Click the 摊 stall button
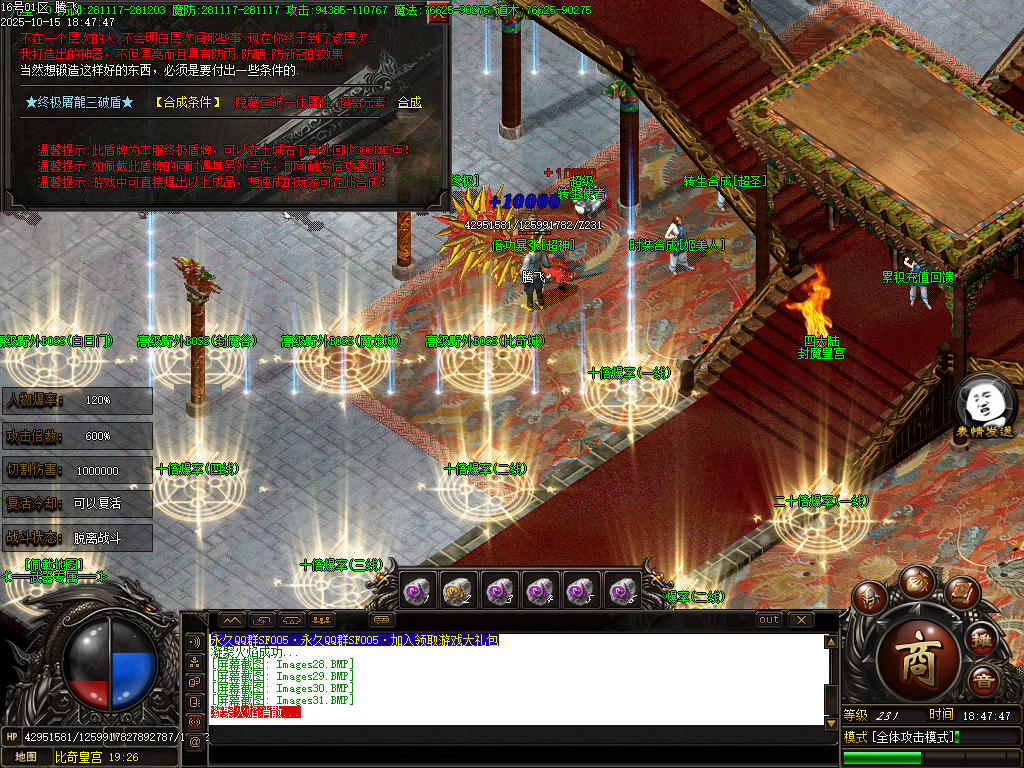This screenshot has height=768, width=1024. point(983,639)
